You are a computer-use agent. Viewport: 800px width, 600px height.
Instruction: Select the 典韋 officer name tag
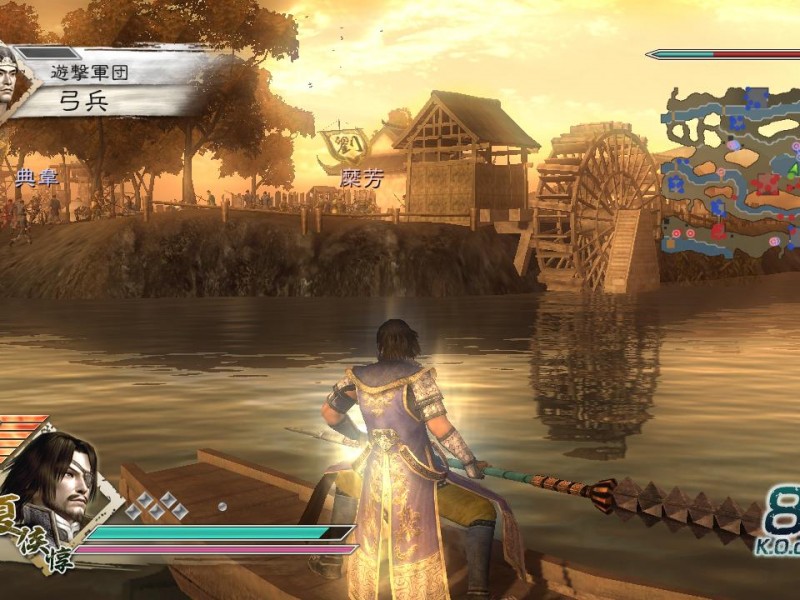38,179
